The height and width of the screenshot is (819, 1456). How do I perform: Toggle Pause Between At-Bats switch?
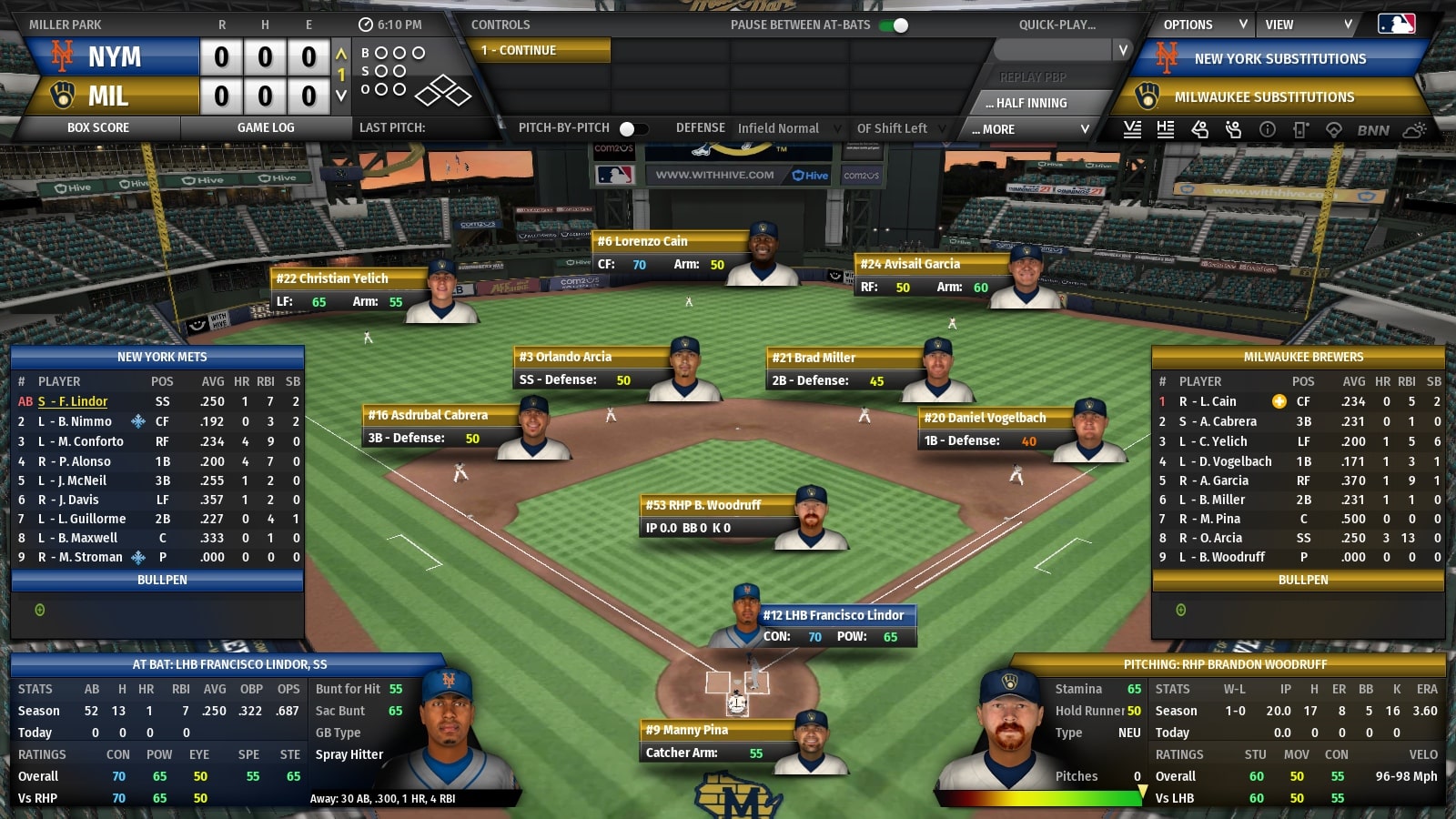pos(895,25)
